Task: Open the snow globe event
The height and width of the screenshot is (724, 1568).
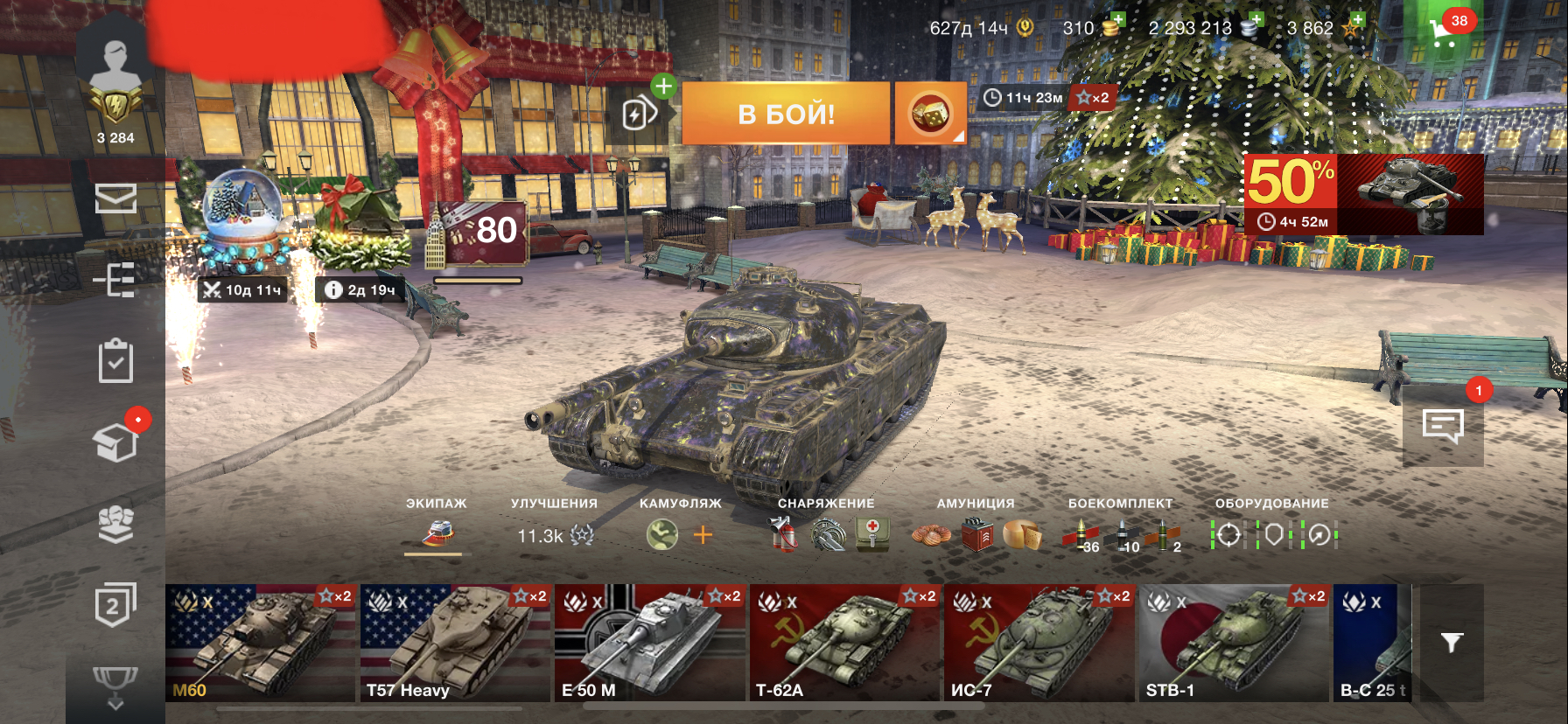Action: (243, 219)
